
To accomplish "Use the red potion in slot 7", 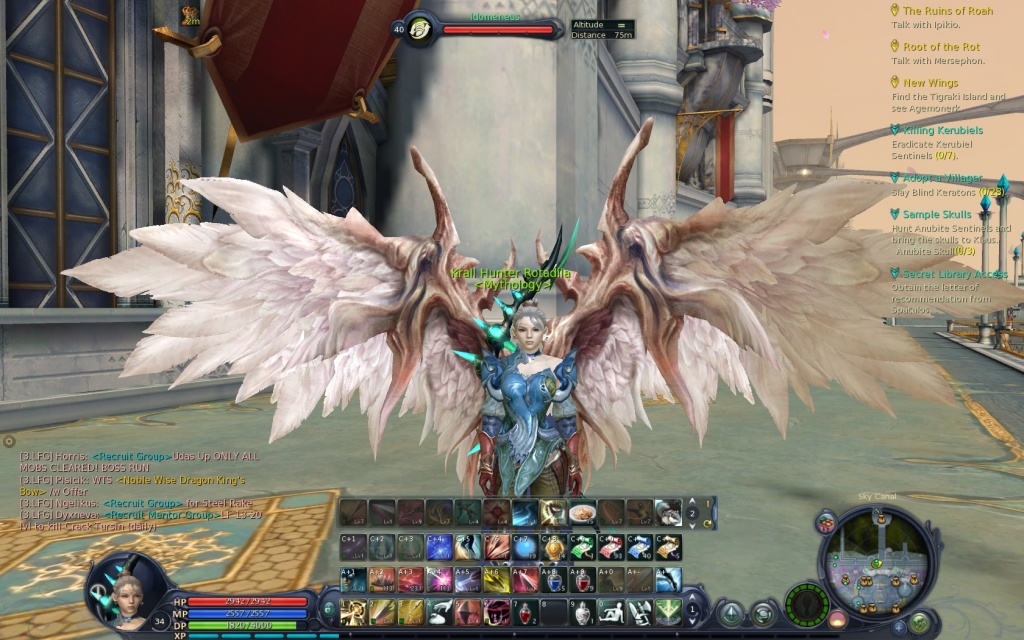I will 526,612.
